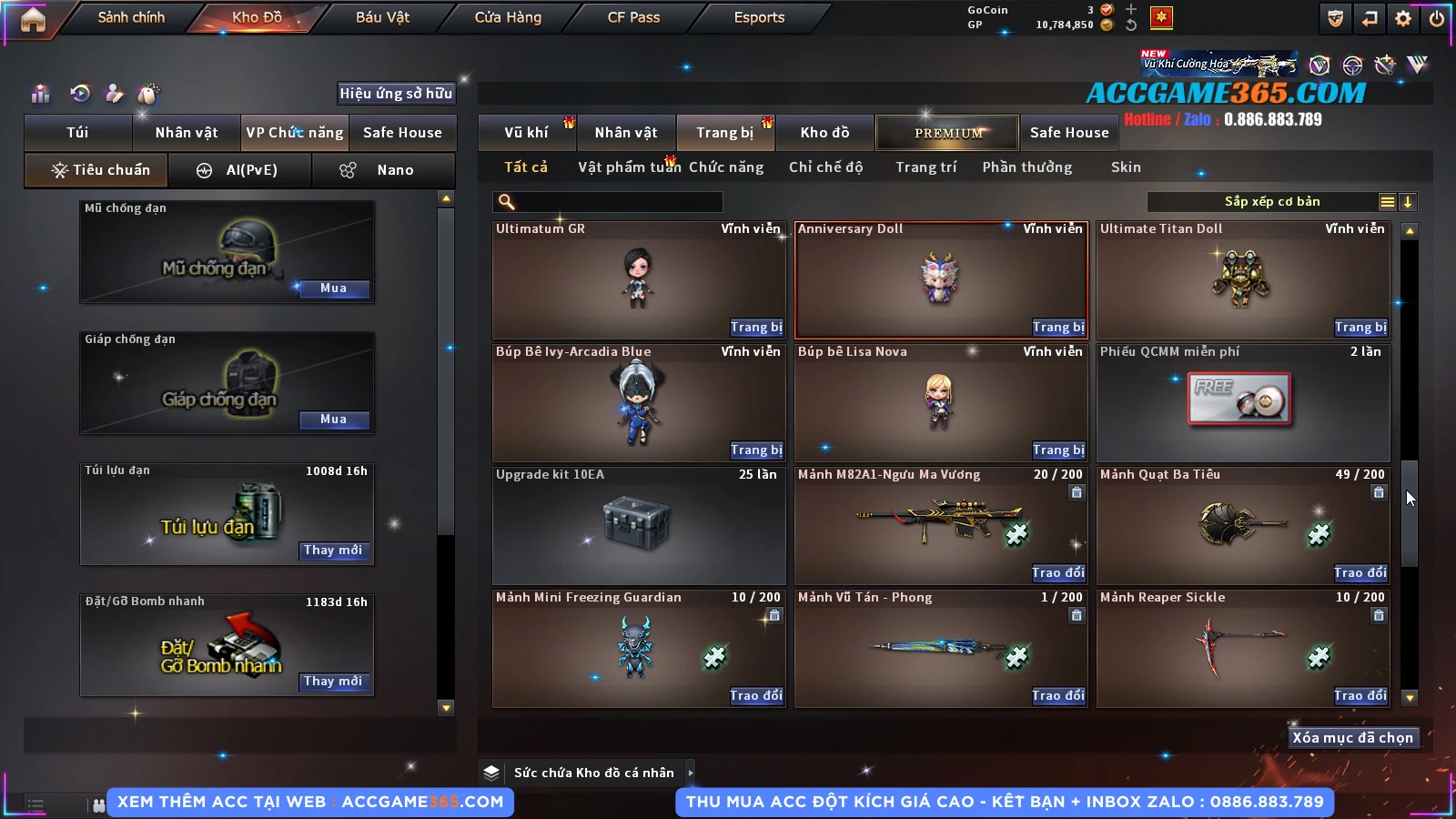The image size is (1456, 819).
Task: Open the Cửa Hàng shop menu
Action: [508, 17]
